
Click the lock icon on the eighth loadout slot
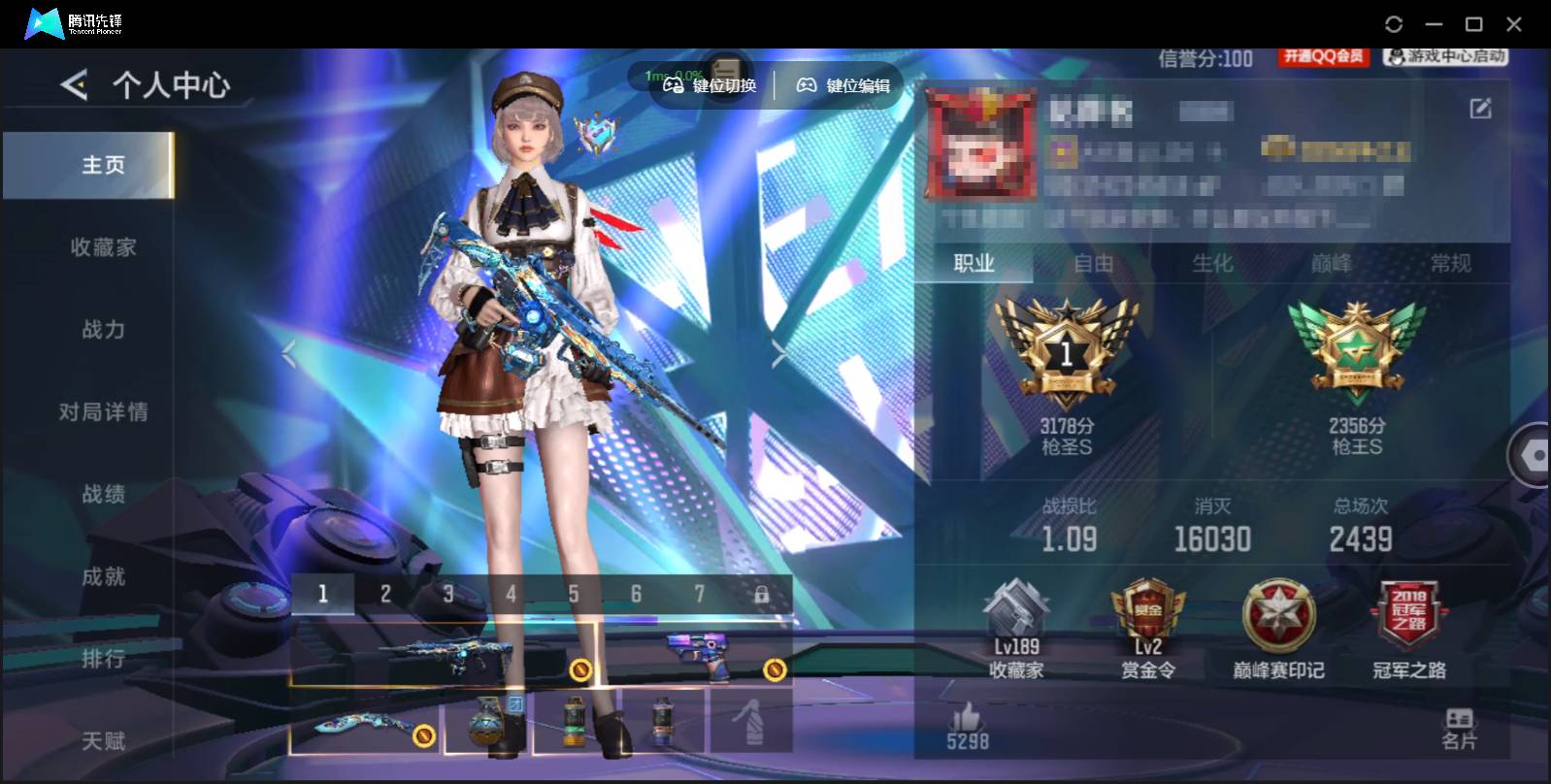pos(764,592)
